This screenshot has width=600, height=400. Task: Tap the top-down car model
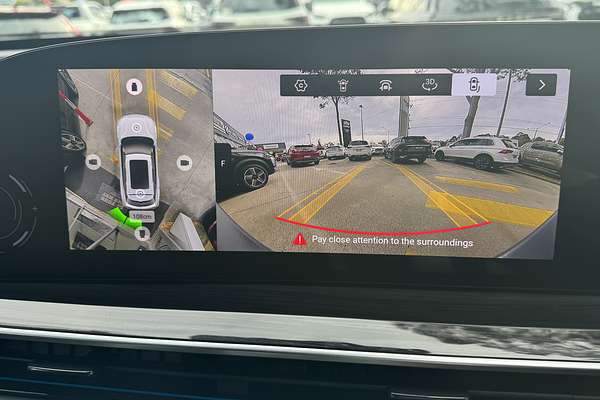click(138, 160)
